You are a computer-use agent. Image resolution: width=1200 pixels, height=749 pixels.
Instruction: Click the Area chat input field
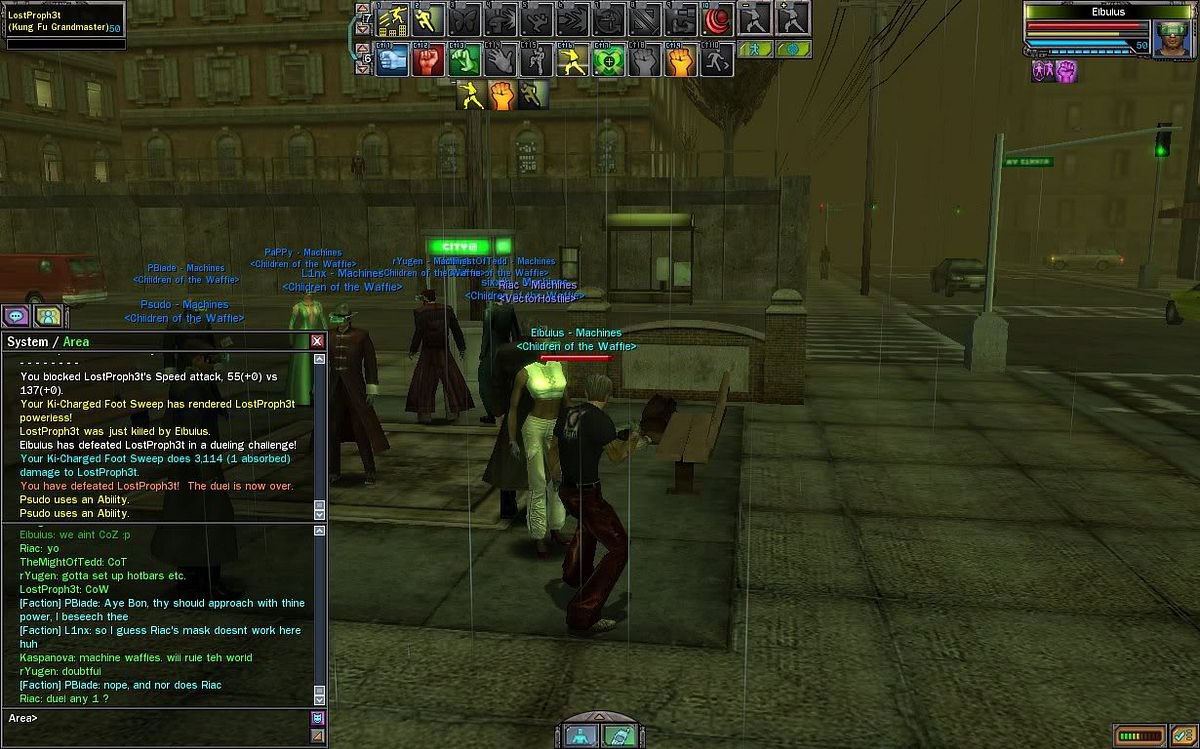coord(160,718)
